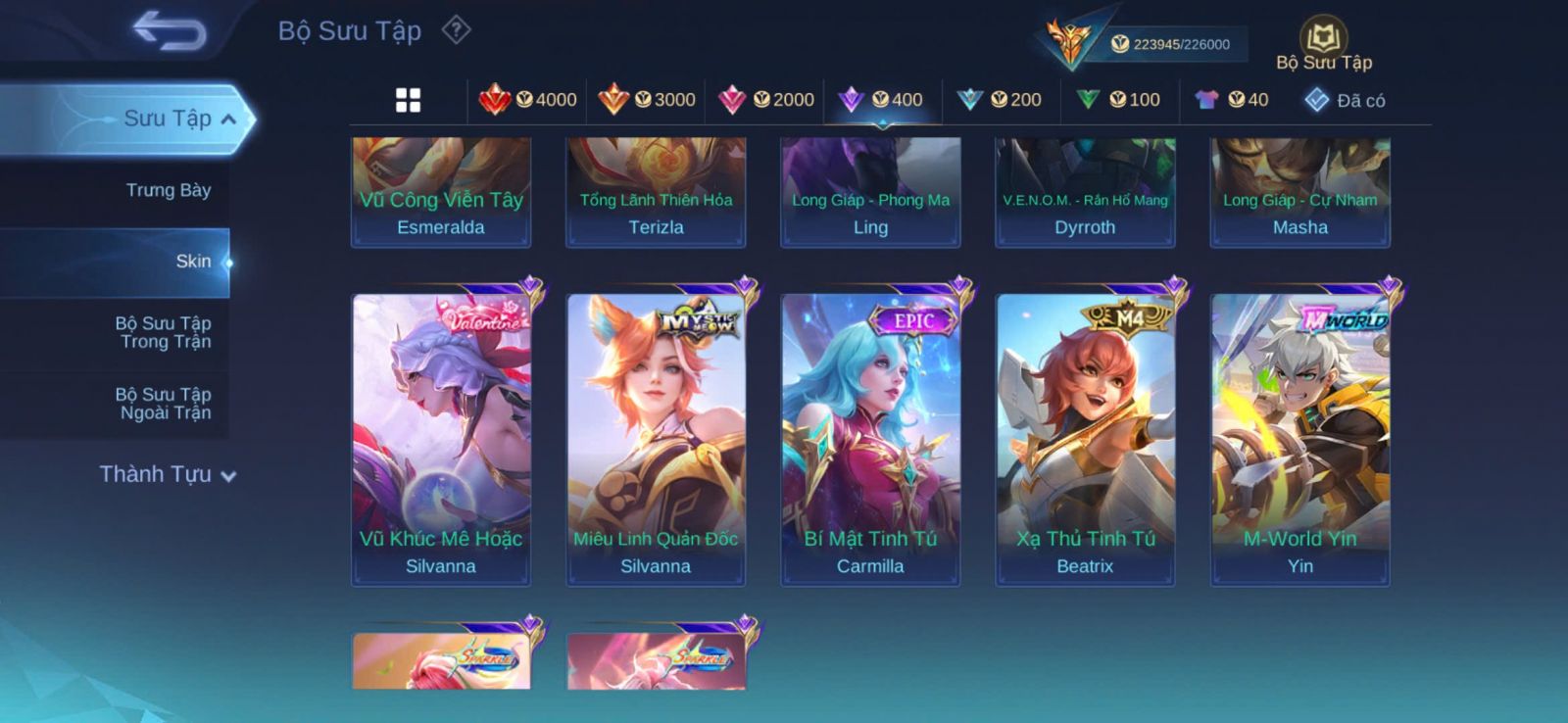Image resolution: width=1568 pixels, height=723 pixels.
Task: Toggle the Đã có owned filter
Action: click(1345, 100)
